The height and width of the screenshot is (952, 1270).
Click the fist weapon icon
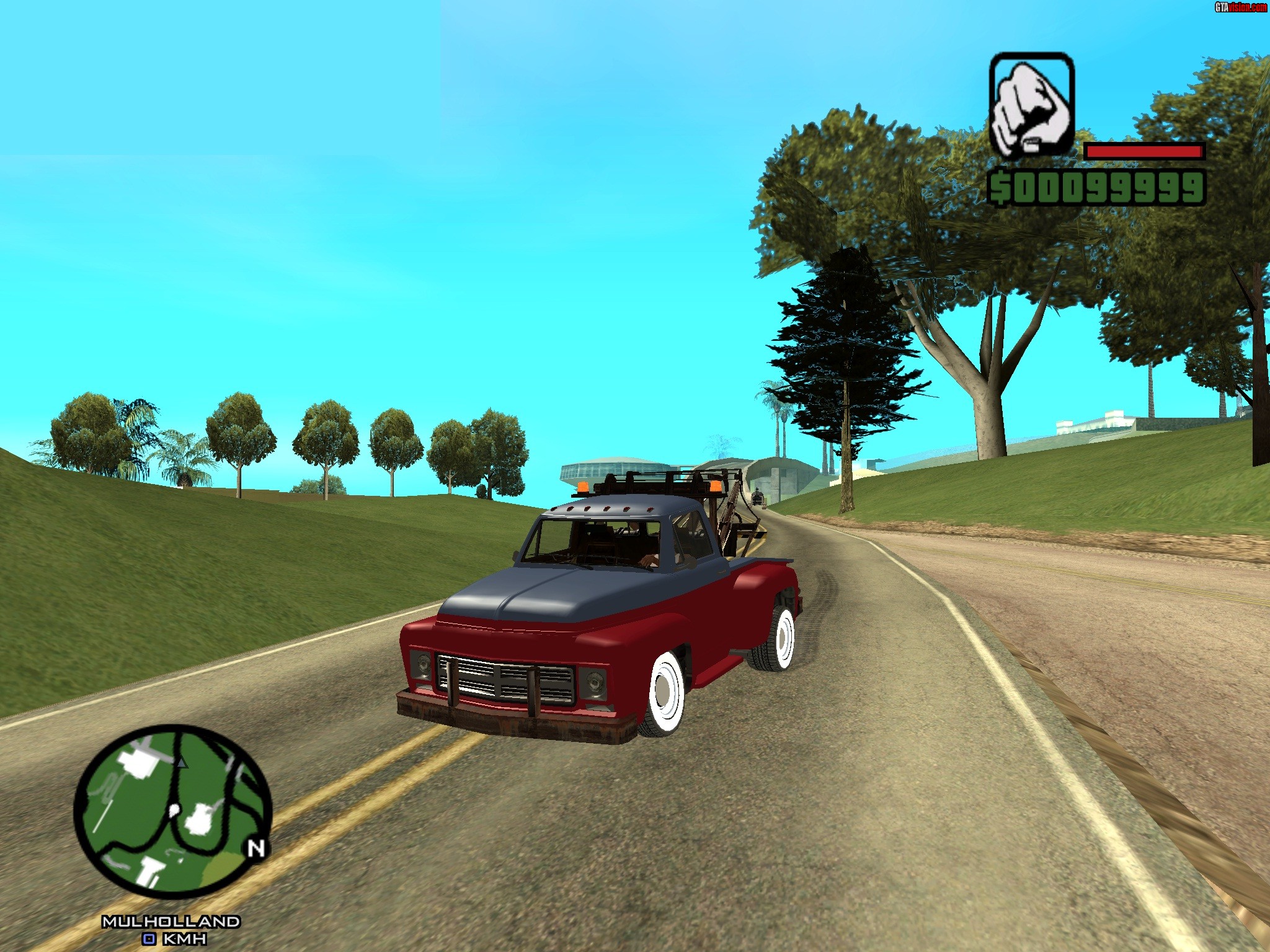pos(1032,105)
